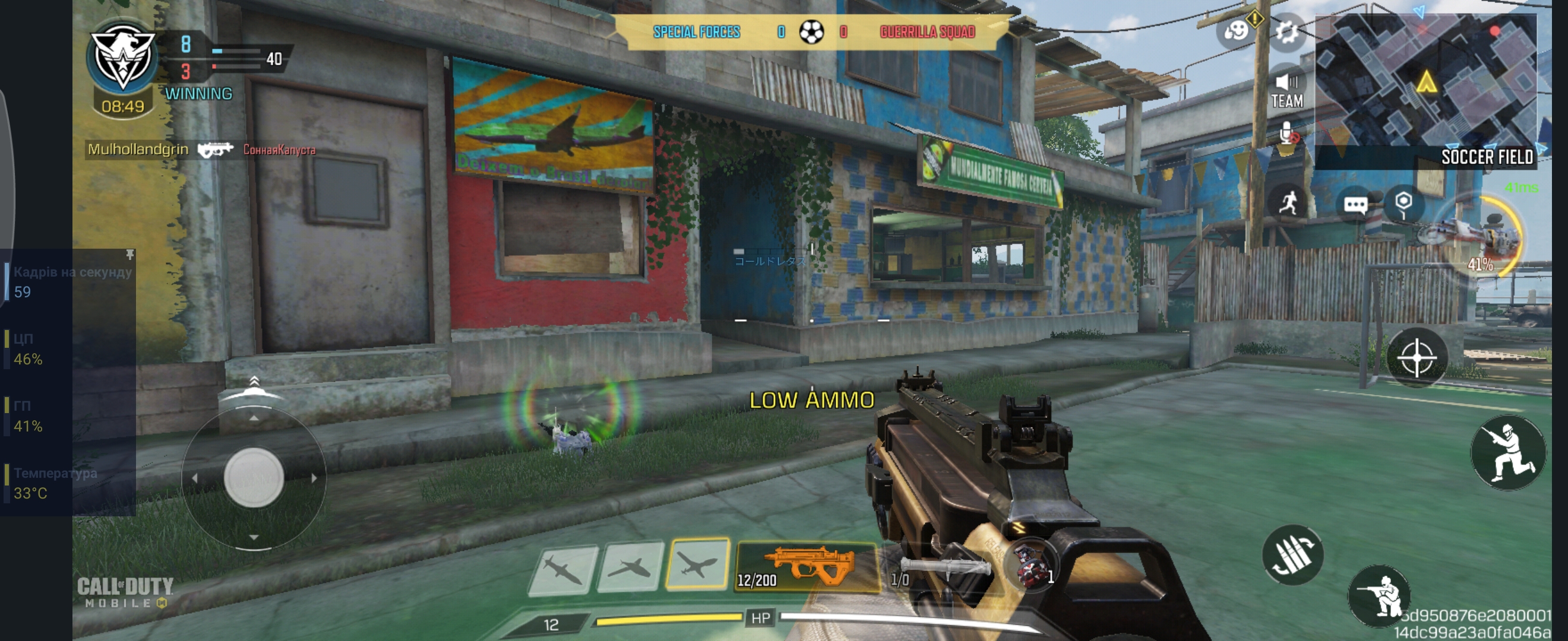
Task: Tap the jumping soldier button
Action: pyautogui.click(x=1507, y=452)
